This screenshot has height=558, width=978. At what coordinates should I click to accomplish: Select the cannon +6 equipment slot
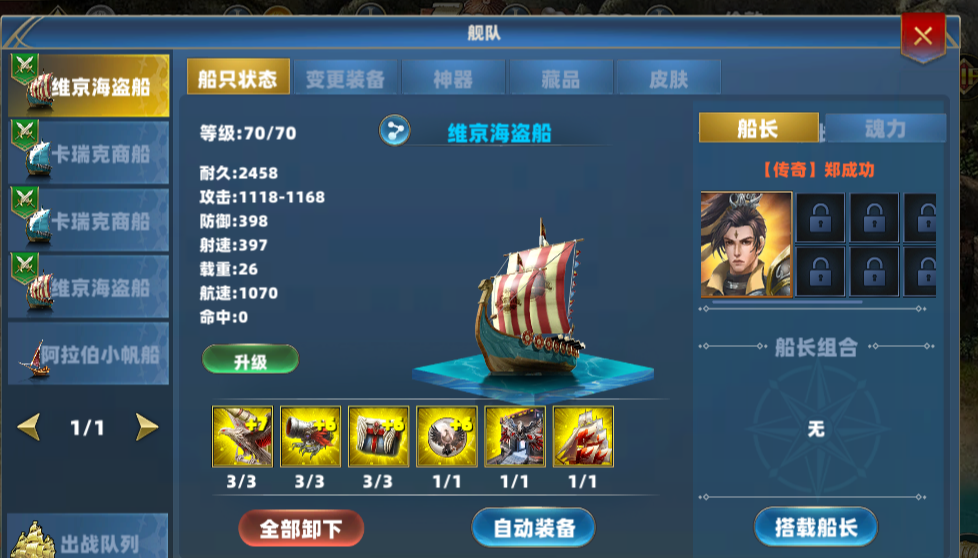pyautogui.click(x=310, y=437)
